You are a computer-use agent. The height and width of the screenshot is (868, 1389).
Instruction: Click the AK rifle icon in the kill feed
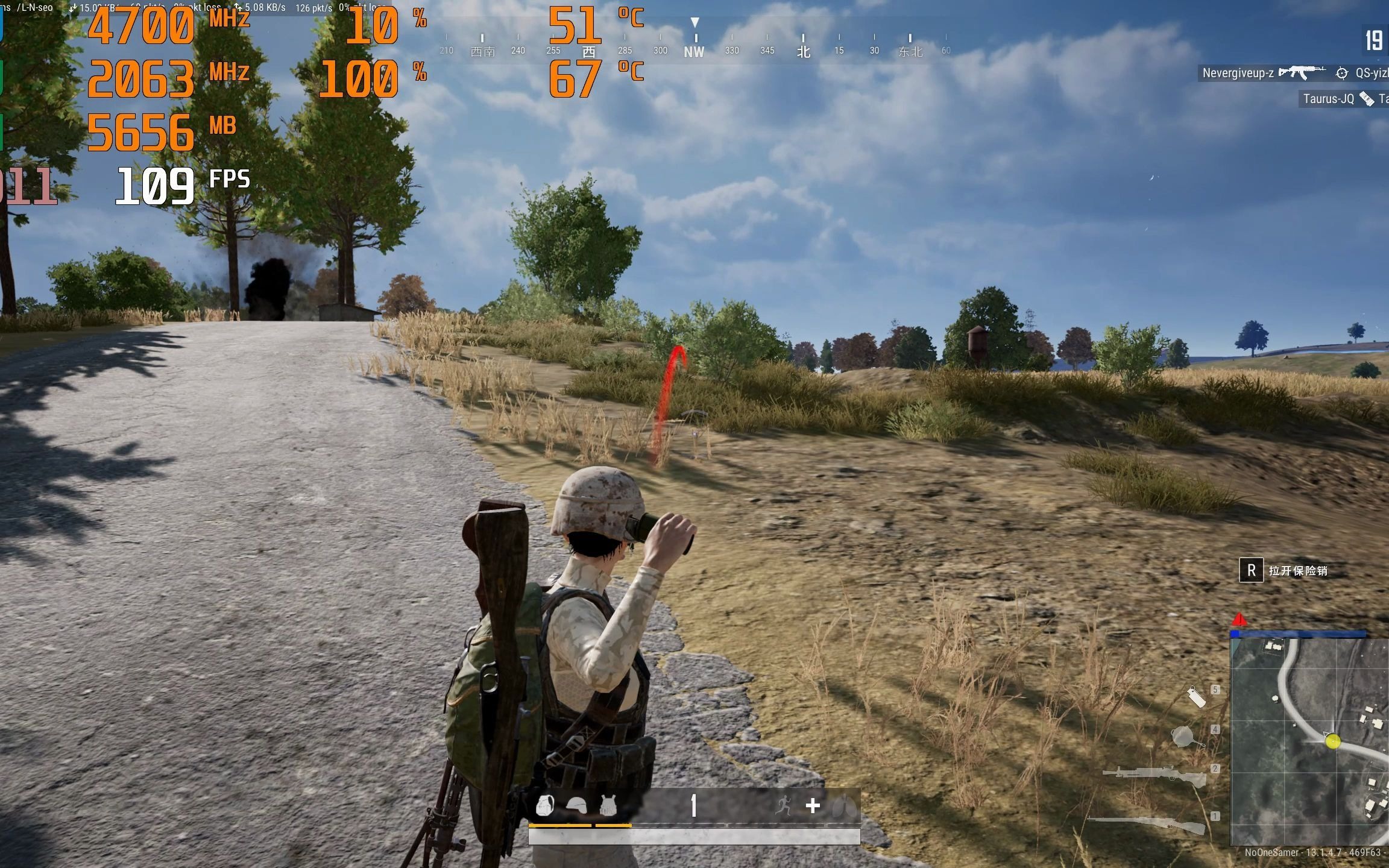click(x=1302, y=72)
